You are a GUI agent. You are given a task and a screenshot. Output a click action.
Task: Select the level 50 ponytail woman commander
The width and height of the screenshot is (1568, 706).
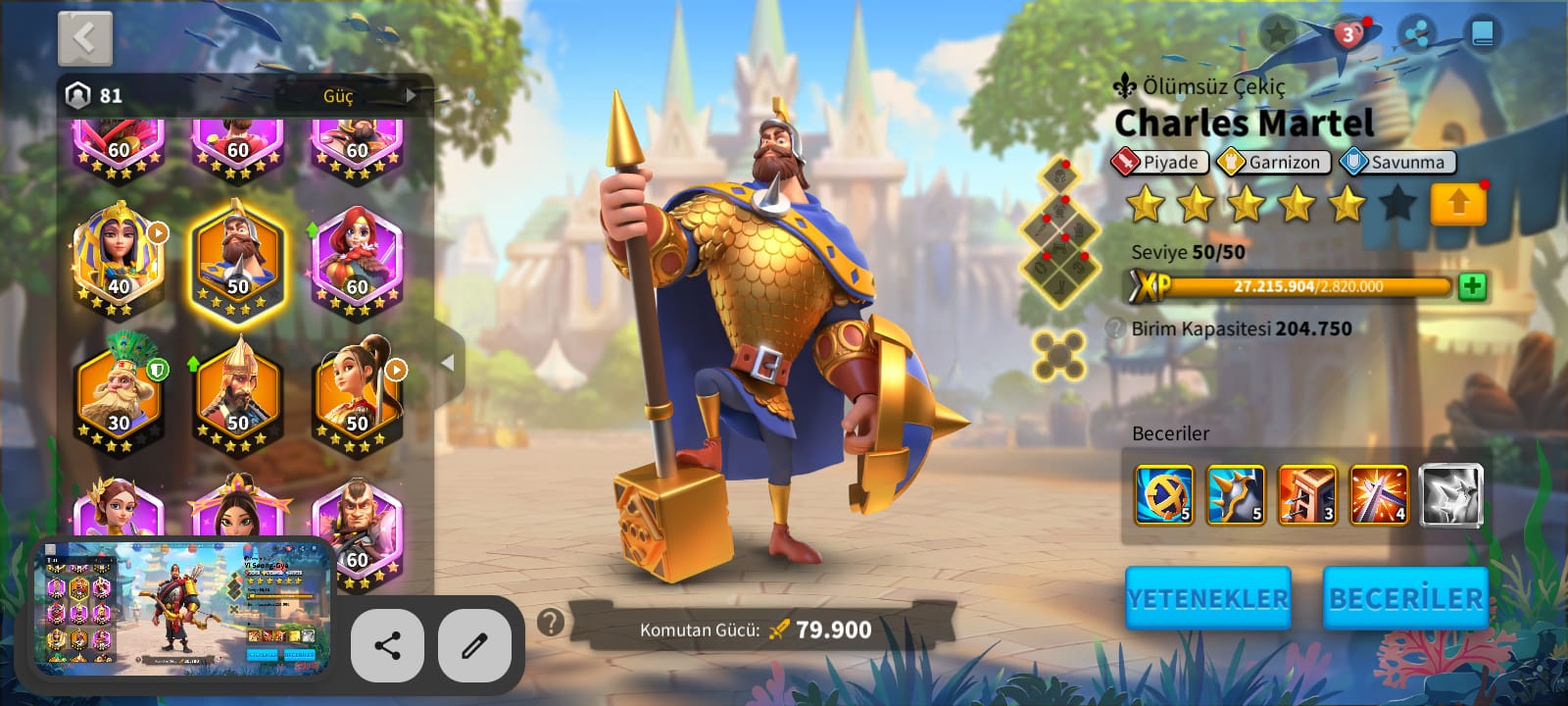click(357, 394)
